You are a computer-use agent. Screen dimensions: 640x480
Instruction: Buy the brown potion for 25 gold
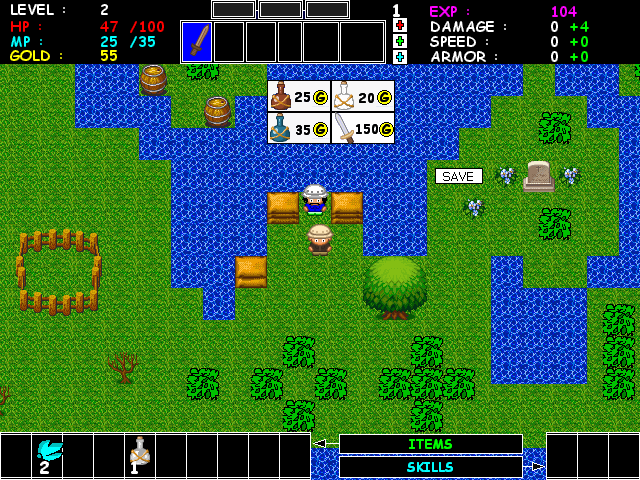[x=299, y=96]
